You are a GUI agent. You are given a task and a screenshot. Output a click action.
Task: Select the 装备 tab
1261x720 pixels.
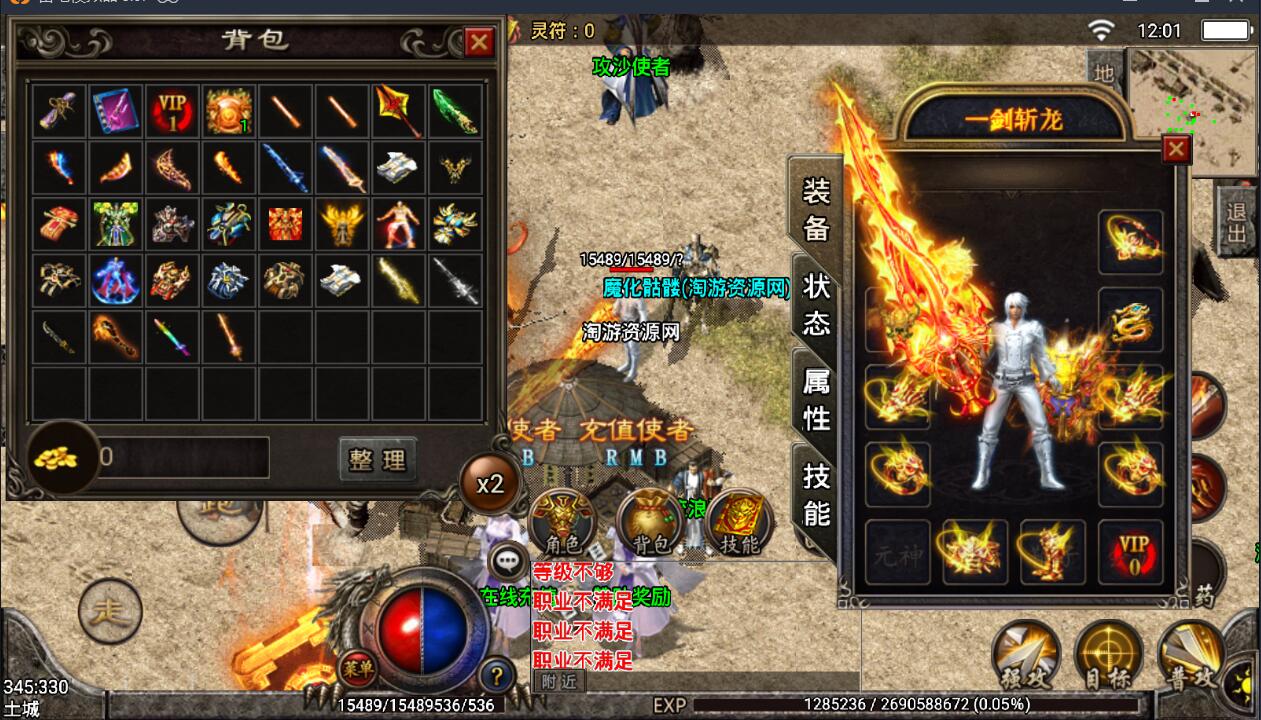[816, 210]
